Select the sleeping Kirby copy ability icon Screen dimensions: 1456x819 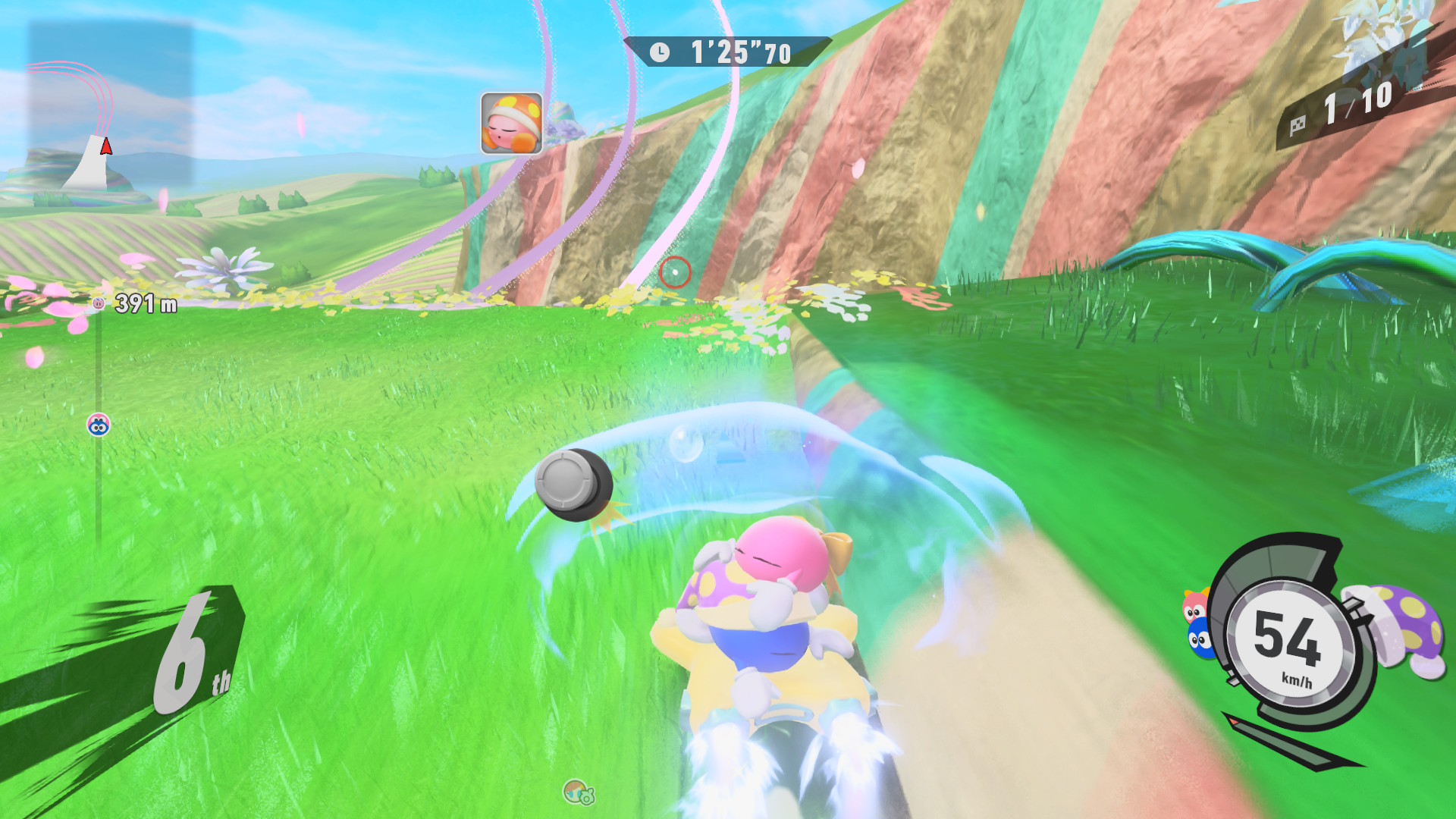point(511,124)
